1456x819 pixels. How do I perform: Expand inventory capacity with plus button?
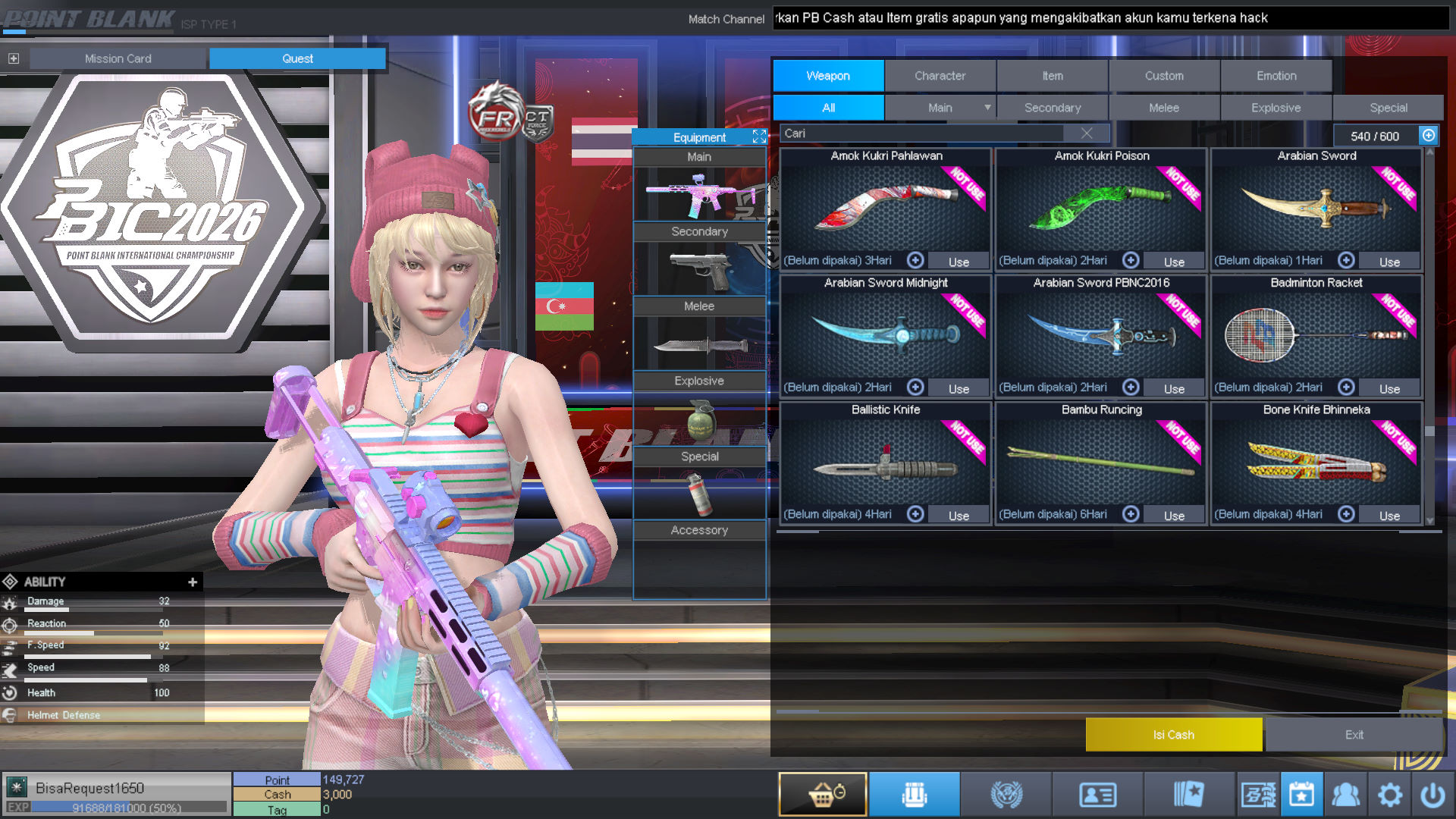coord(1429,135)
